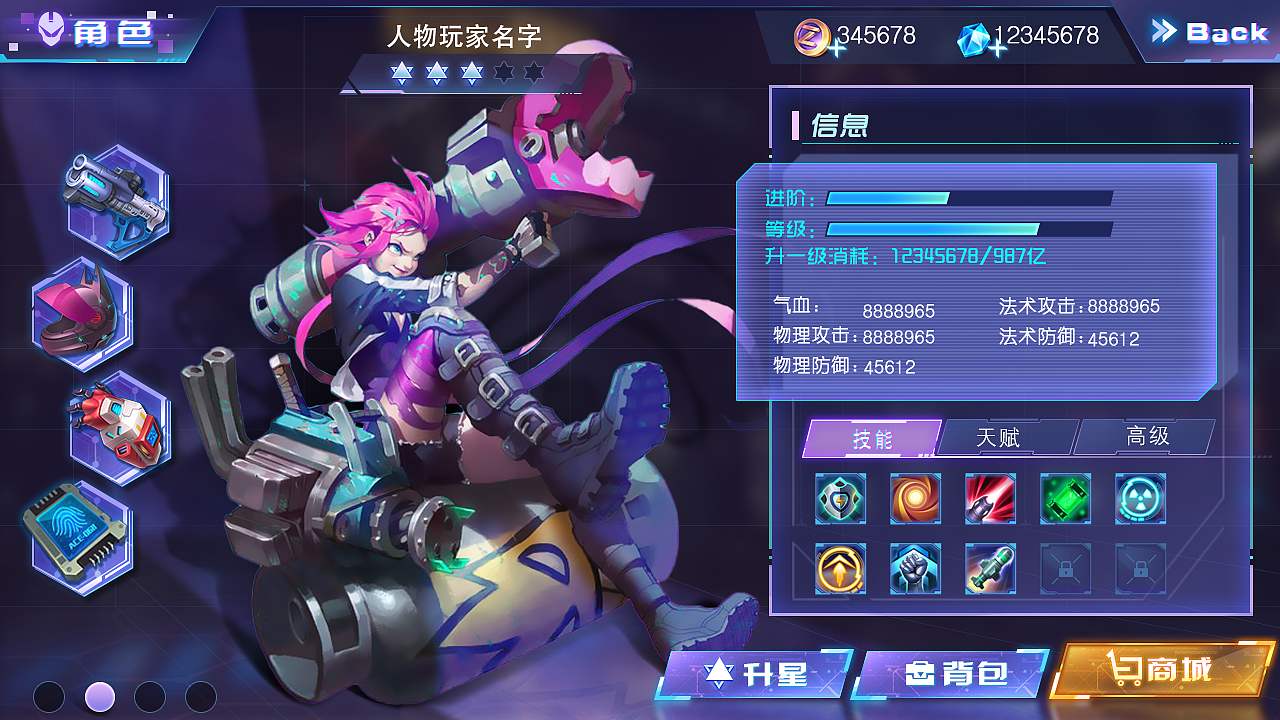Click the yellow arrow boost skill
The width and height of the screenshot is (1280, 720).
coord(840,570)
